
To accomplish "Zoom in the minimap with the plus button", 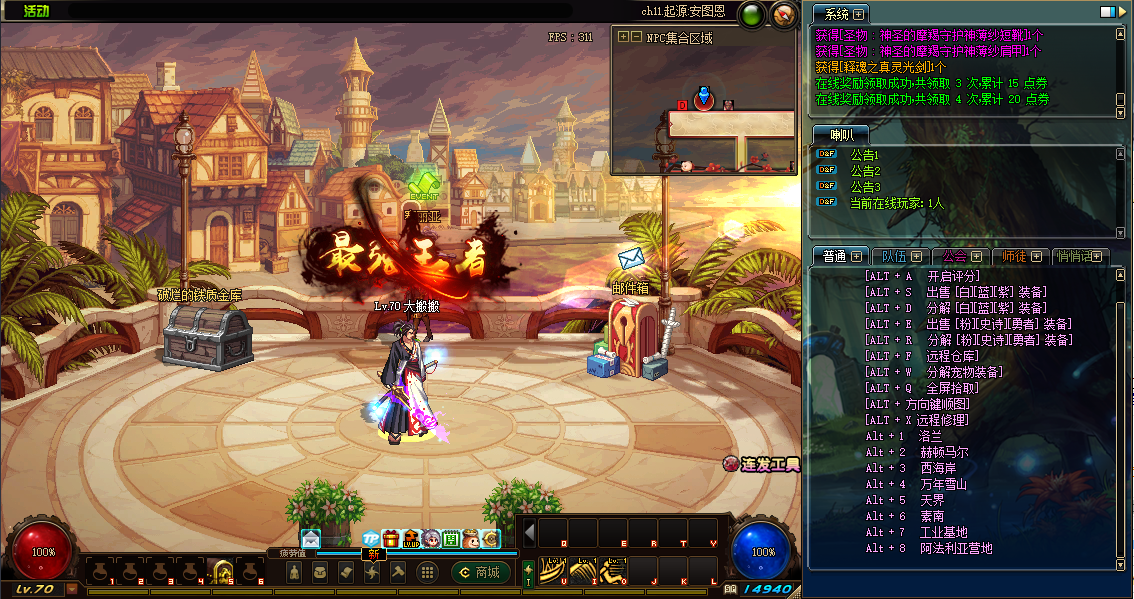I will pos(624,37).
